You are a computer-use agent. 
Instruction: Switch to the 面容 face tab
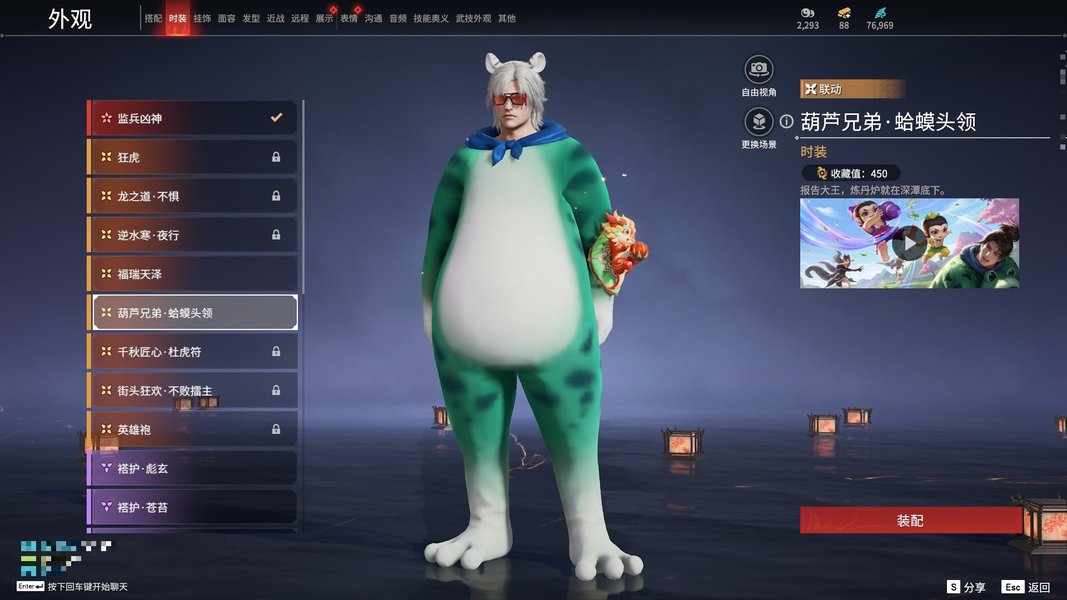227,19
